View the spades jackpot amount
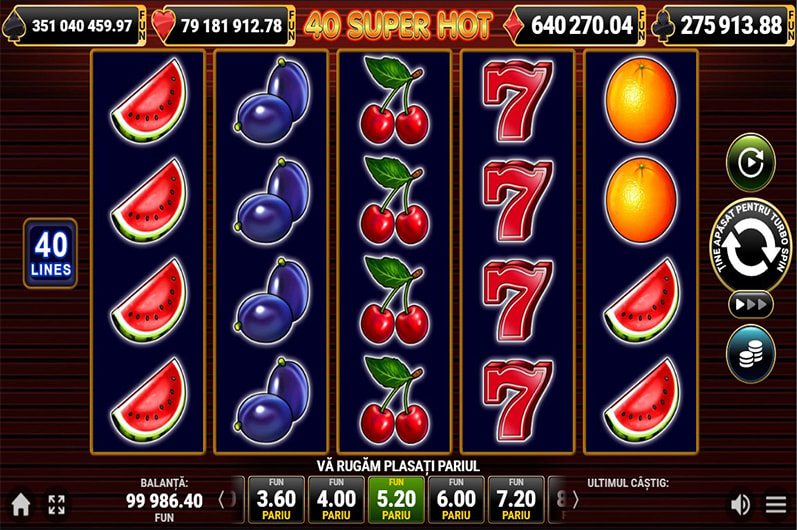This screenshot has height=530, width=797. (x=82, y=25)
